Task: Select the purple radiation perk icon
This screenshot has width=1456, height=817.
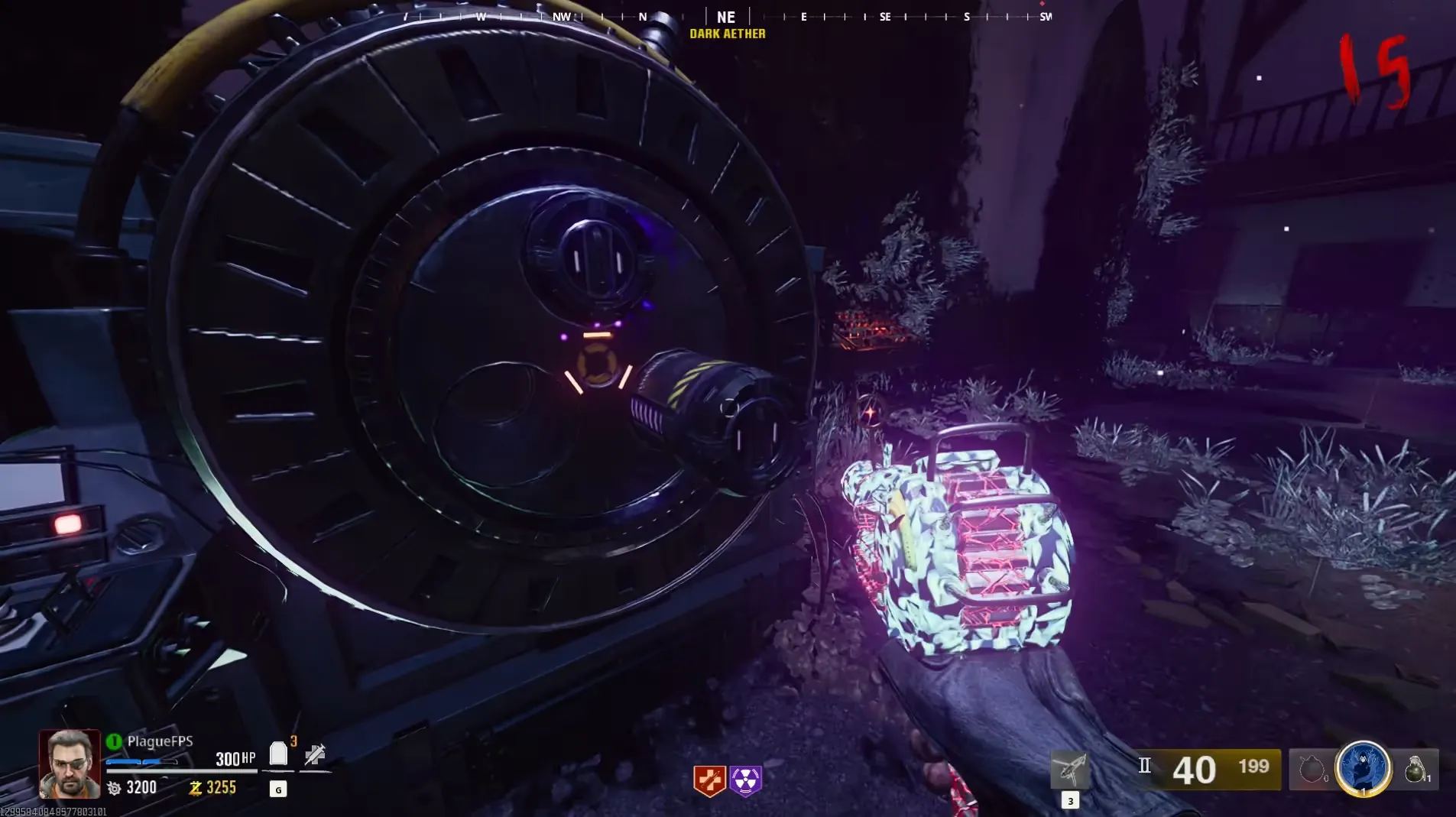Action: coord(745,780)
